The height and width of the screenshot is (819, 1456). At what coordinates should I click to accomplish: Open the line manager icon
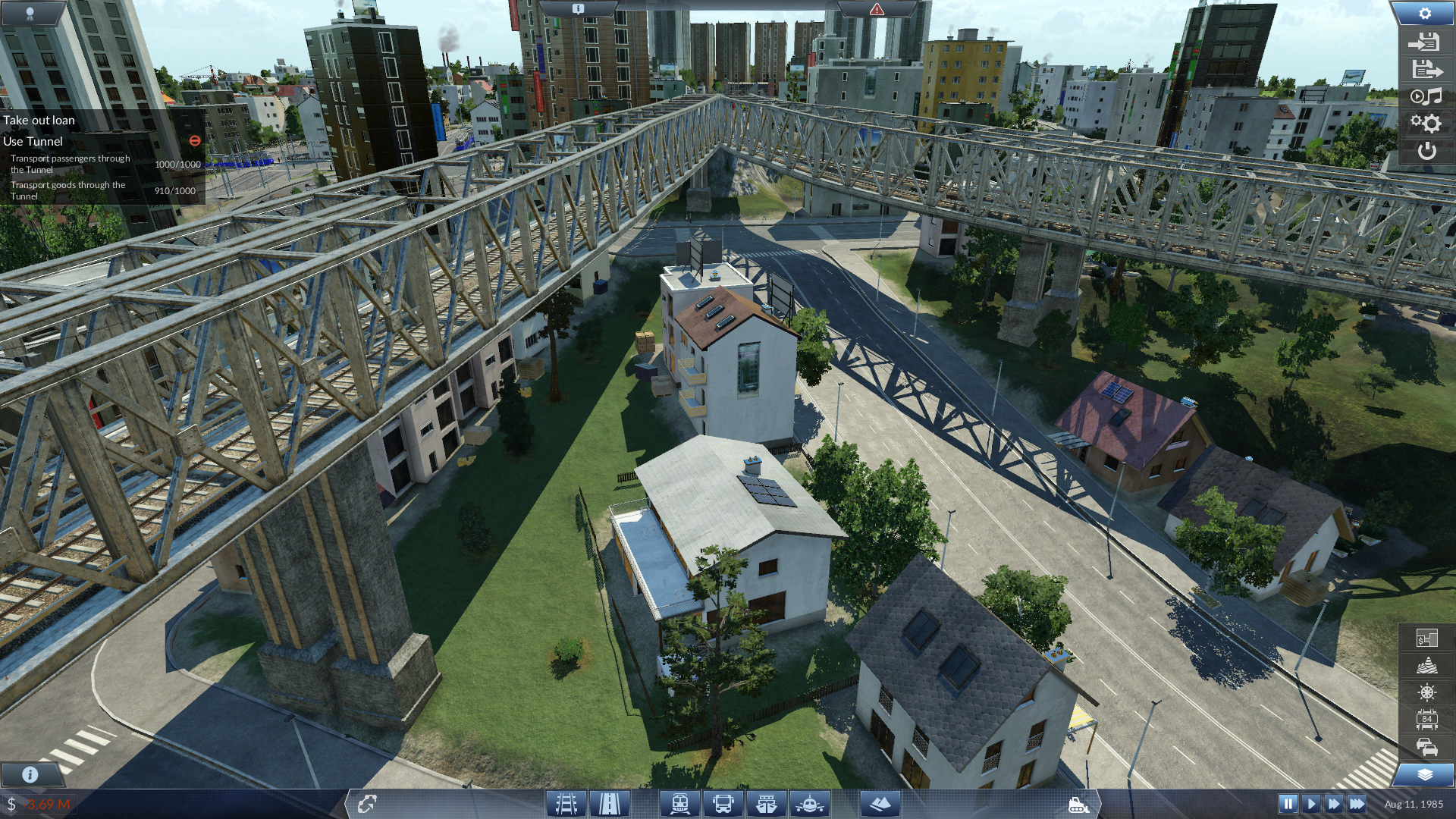coord(368,803)
